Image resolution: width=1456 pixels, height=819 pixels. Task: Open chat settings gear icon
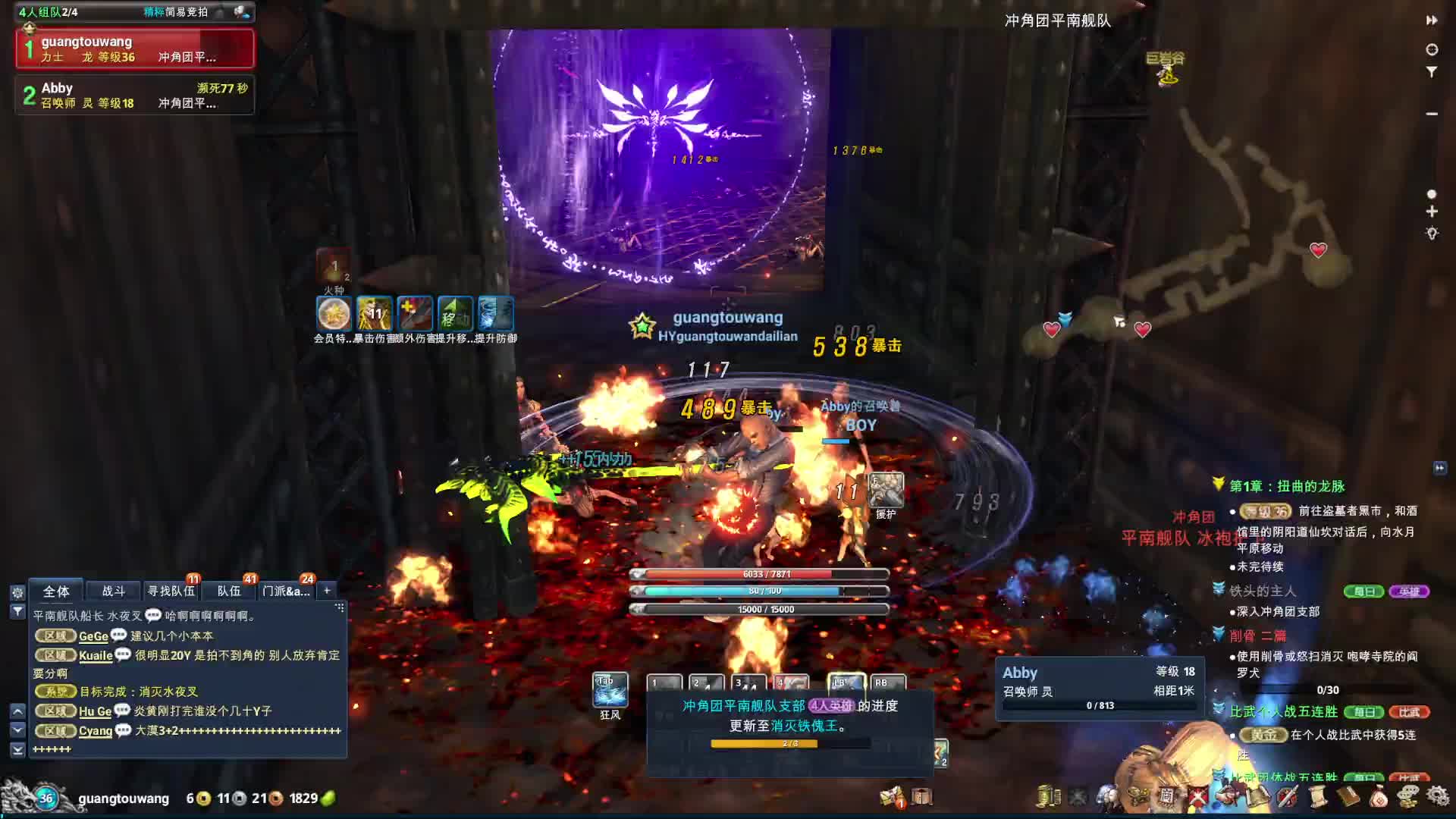click(17, 592)
